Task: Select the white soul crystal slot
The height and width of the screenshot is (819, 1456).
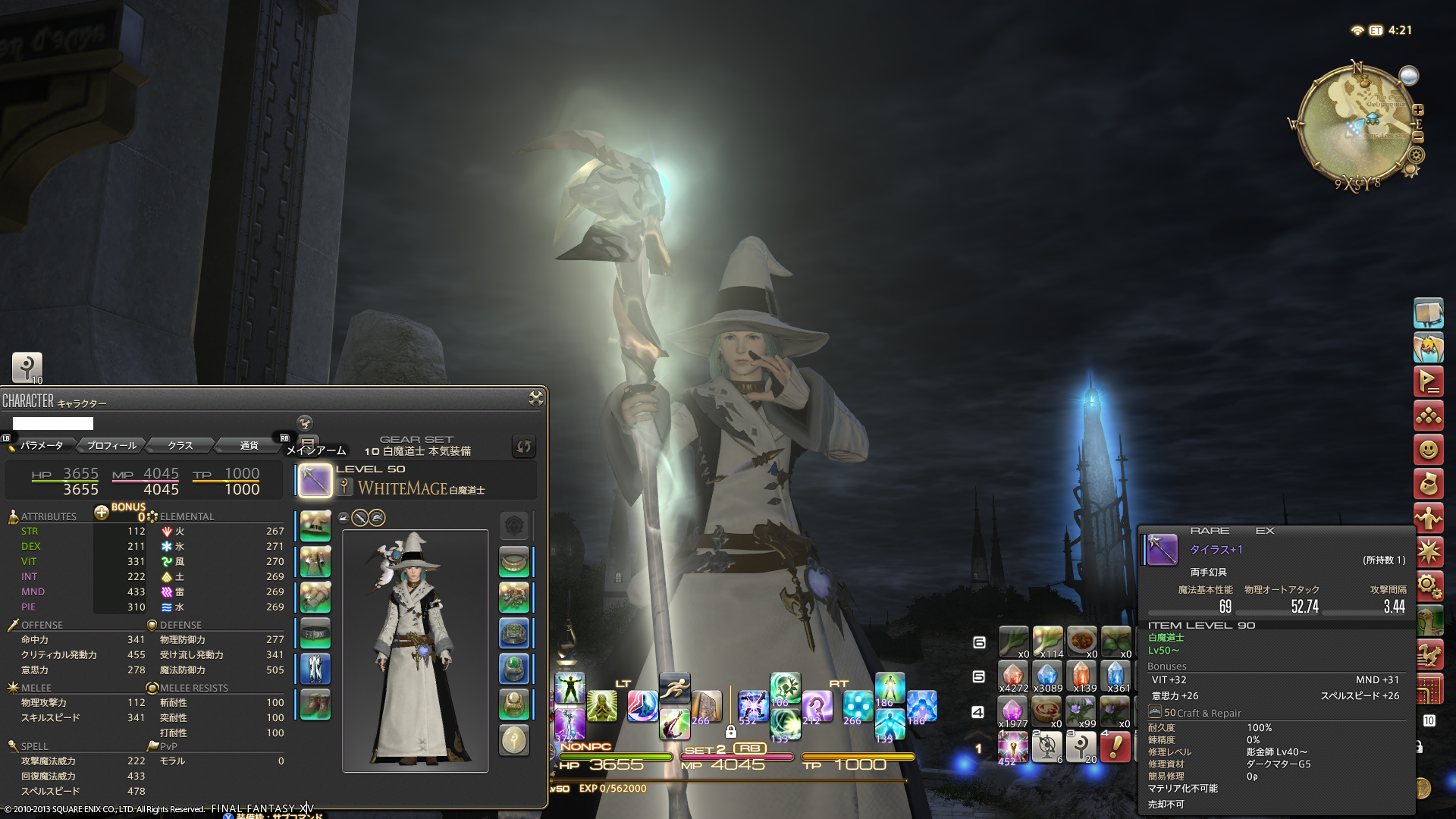Action: coord(514,740)
